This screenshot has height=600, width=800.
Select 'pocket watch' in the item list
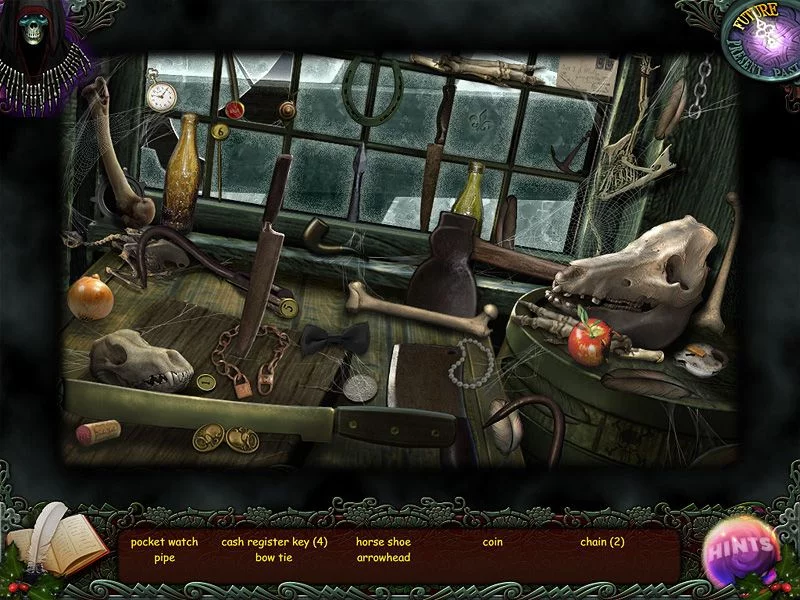click(x=164, y=542)
